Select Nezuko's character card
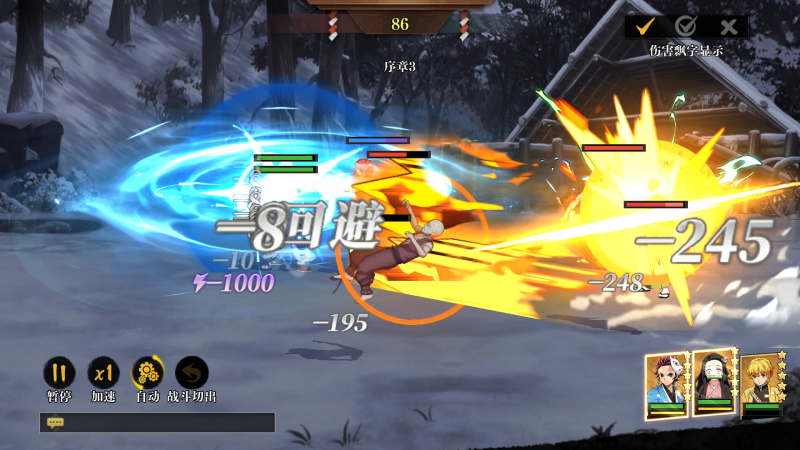The height and width of the screenshot is (450, 800). 714,383
